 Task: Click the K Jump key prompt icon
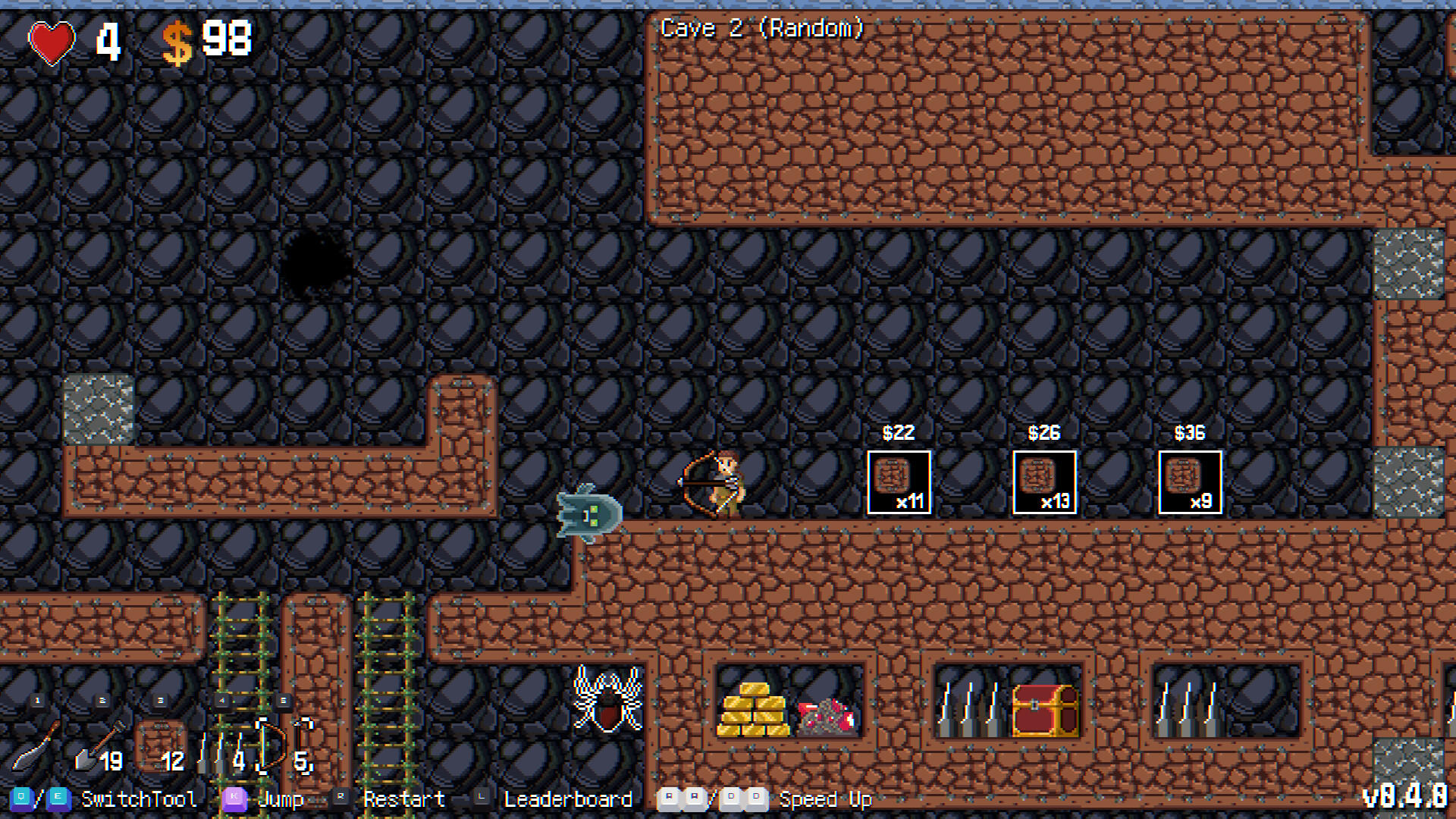coord(234,799)
